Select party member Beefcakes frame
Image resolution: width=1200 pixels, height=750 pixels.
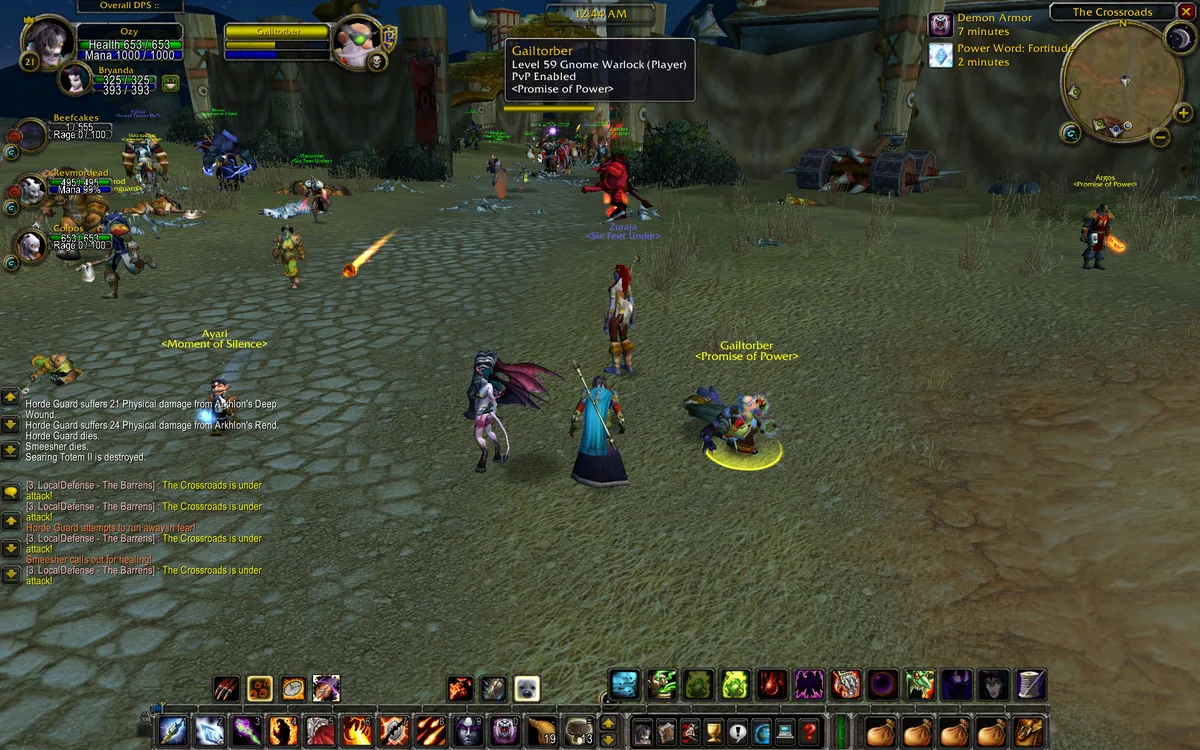30,135
